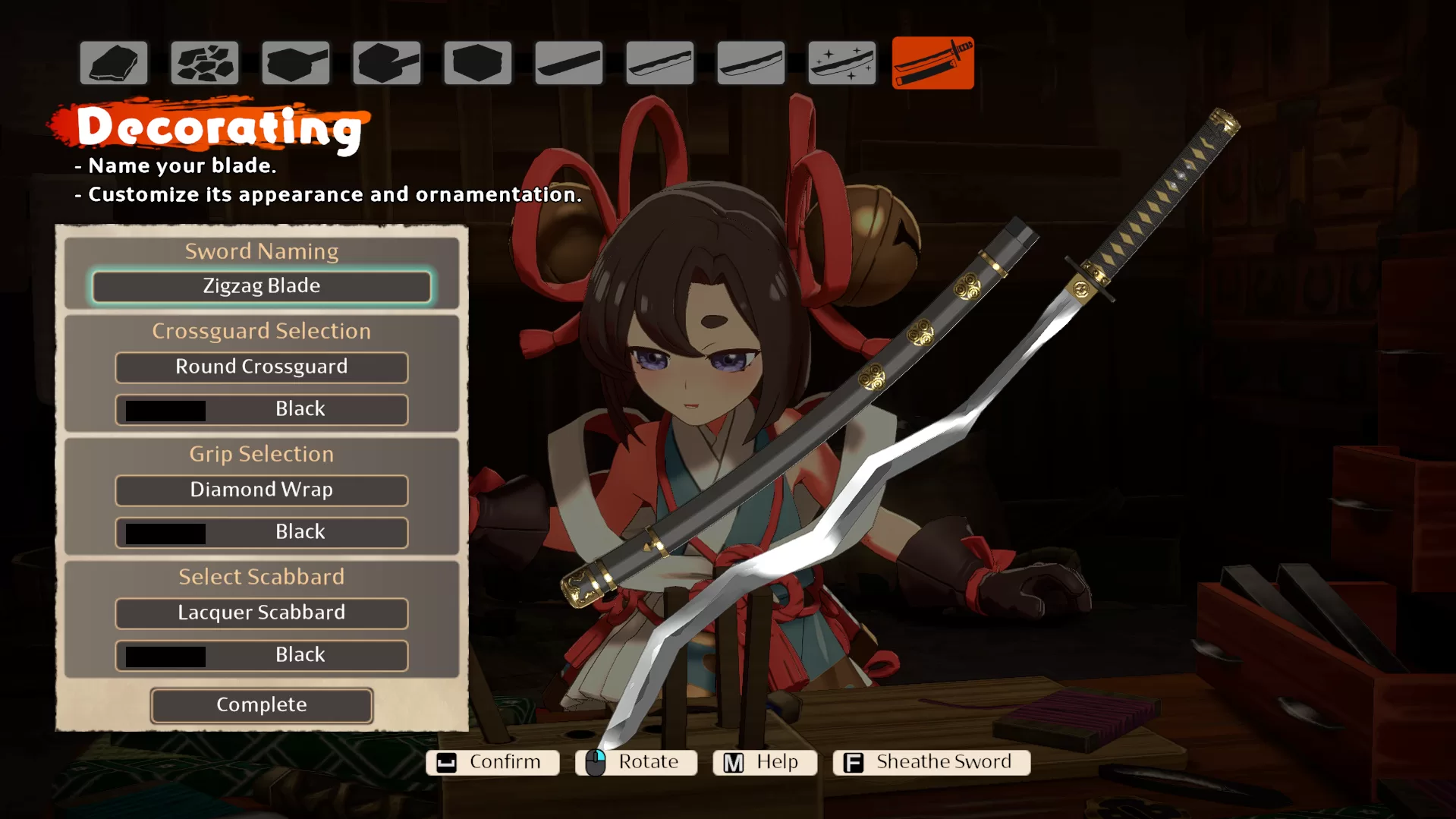The height and width of the screenshot is (819, 1456).
Task: Select the highlighted orange katana stage icon
Action: pyautogui.click(x=932, y=63)
